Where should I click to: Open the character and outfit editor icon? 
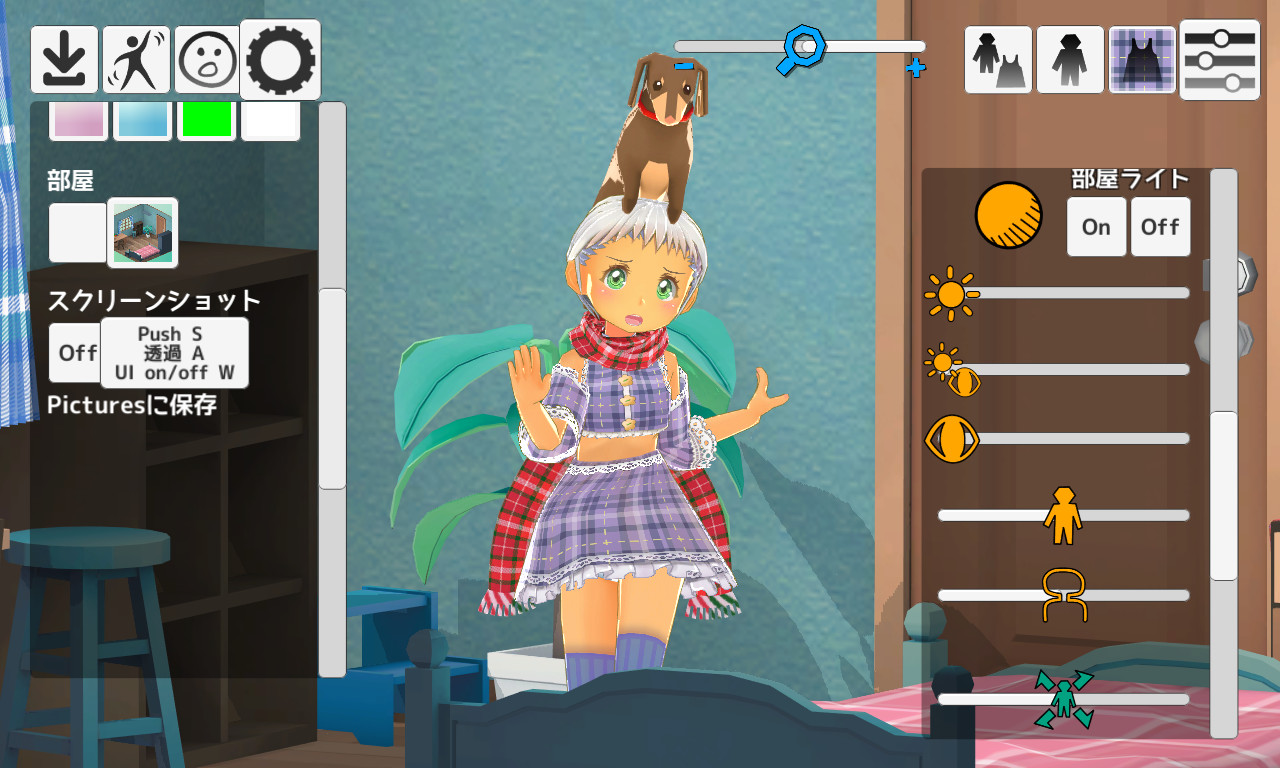(x=997, y=60)
